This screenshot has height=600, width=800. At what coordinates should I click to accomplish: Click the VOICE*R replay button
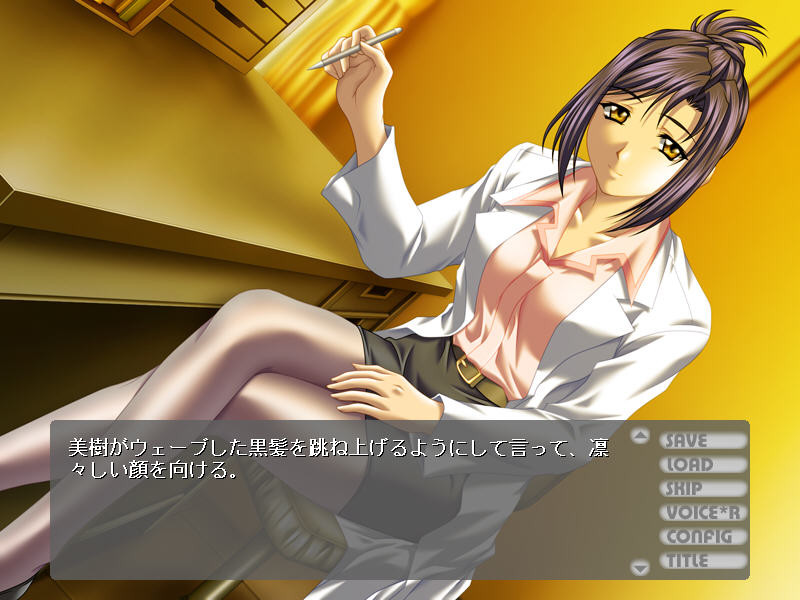(x=703, y=512)
